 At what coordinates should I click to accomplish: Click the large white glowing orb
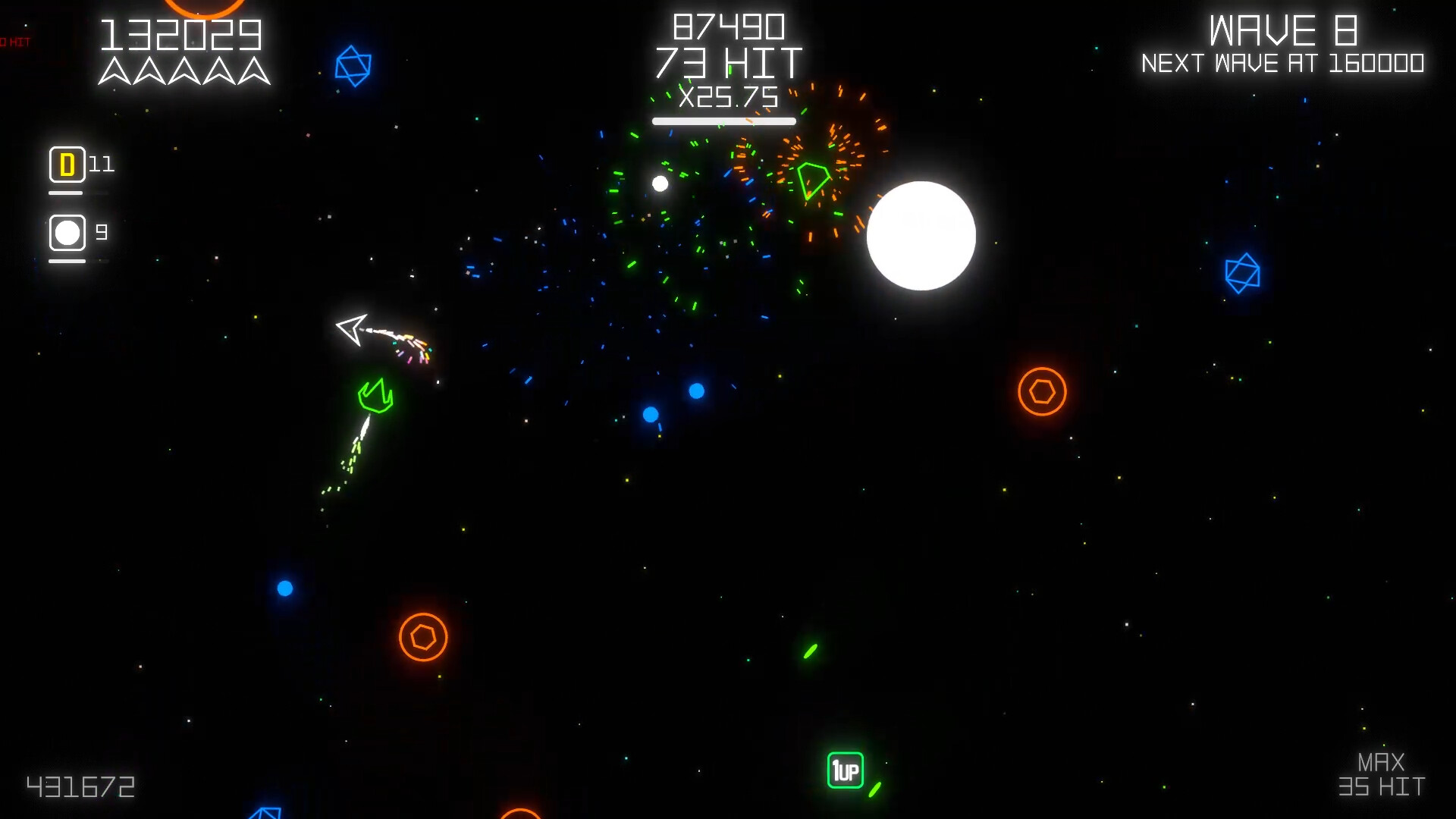[x=921, y=236]
